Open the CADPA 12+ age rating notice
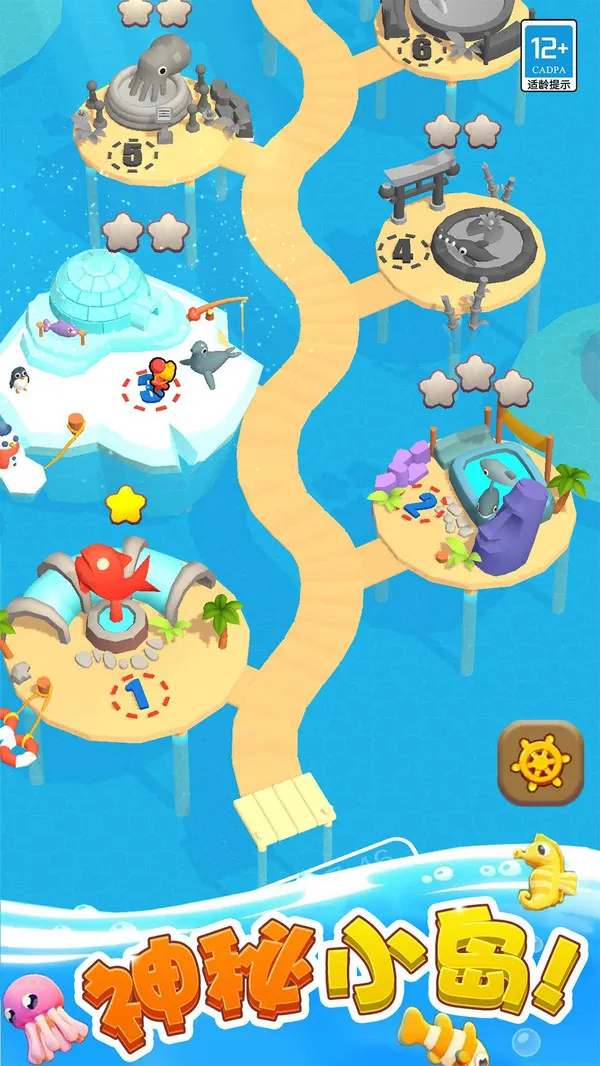The image size is (600, 1066). coord(550,56)
